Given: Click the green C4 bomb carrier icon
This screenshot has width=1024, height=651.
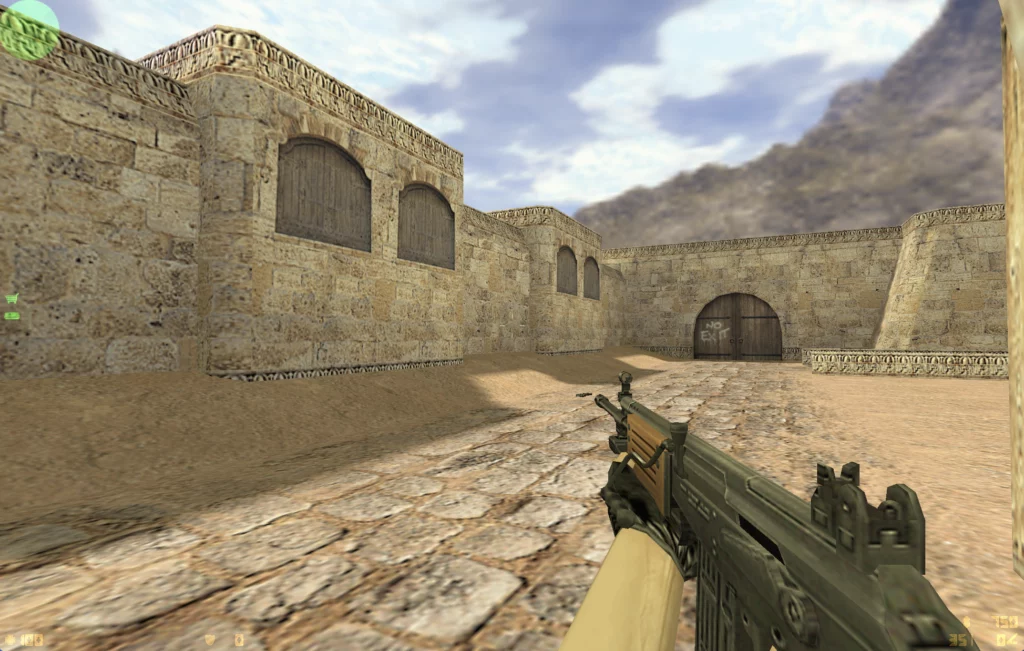Looking at the screenshot, I should (12, 316).
